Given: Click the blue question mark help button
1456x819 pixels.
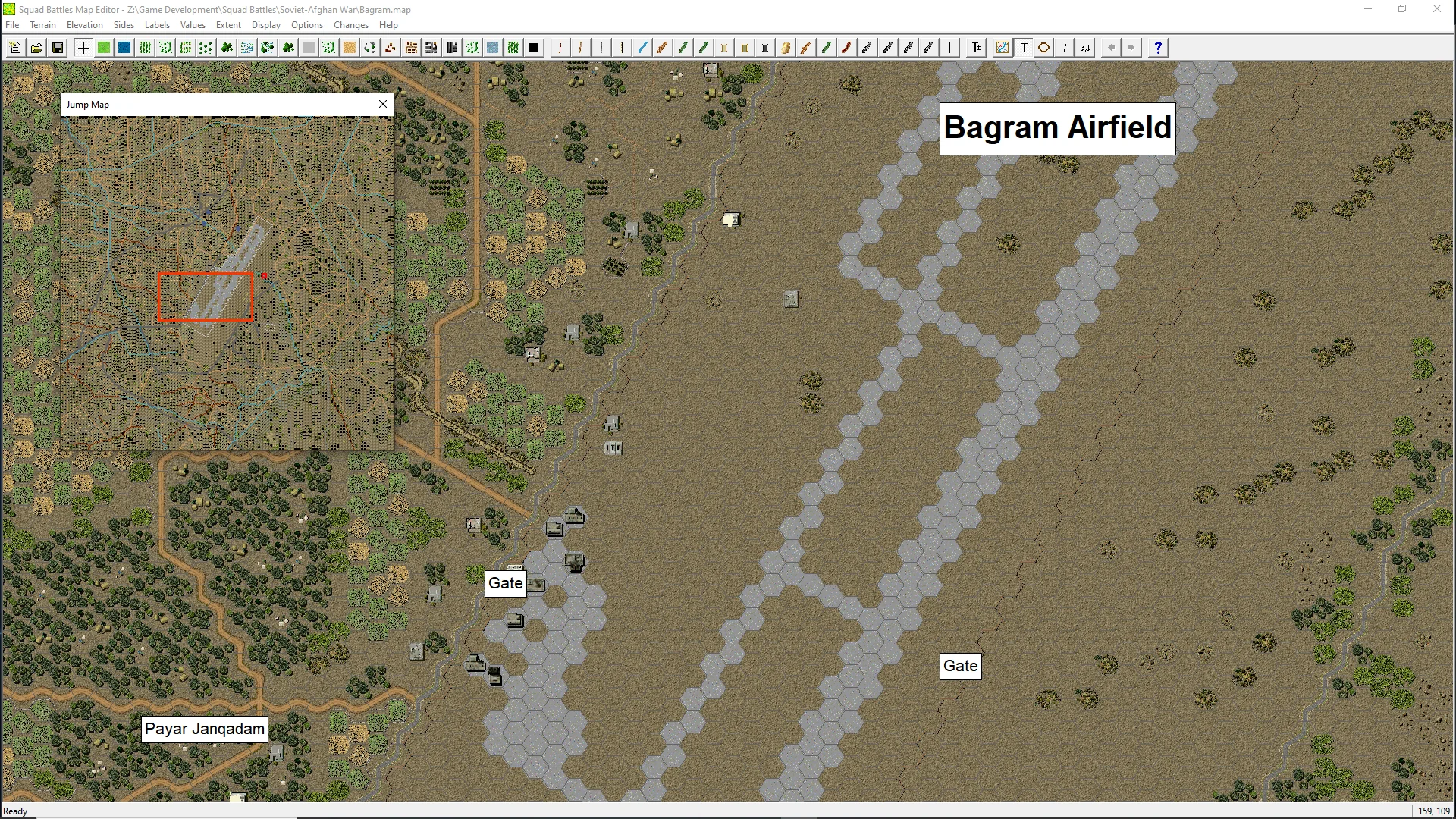Looking at the screenshot, I should click(1157, 48).
